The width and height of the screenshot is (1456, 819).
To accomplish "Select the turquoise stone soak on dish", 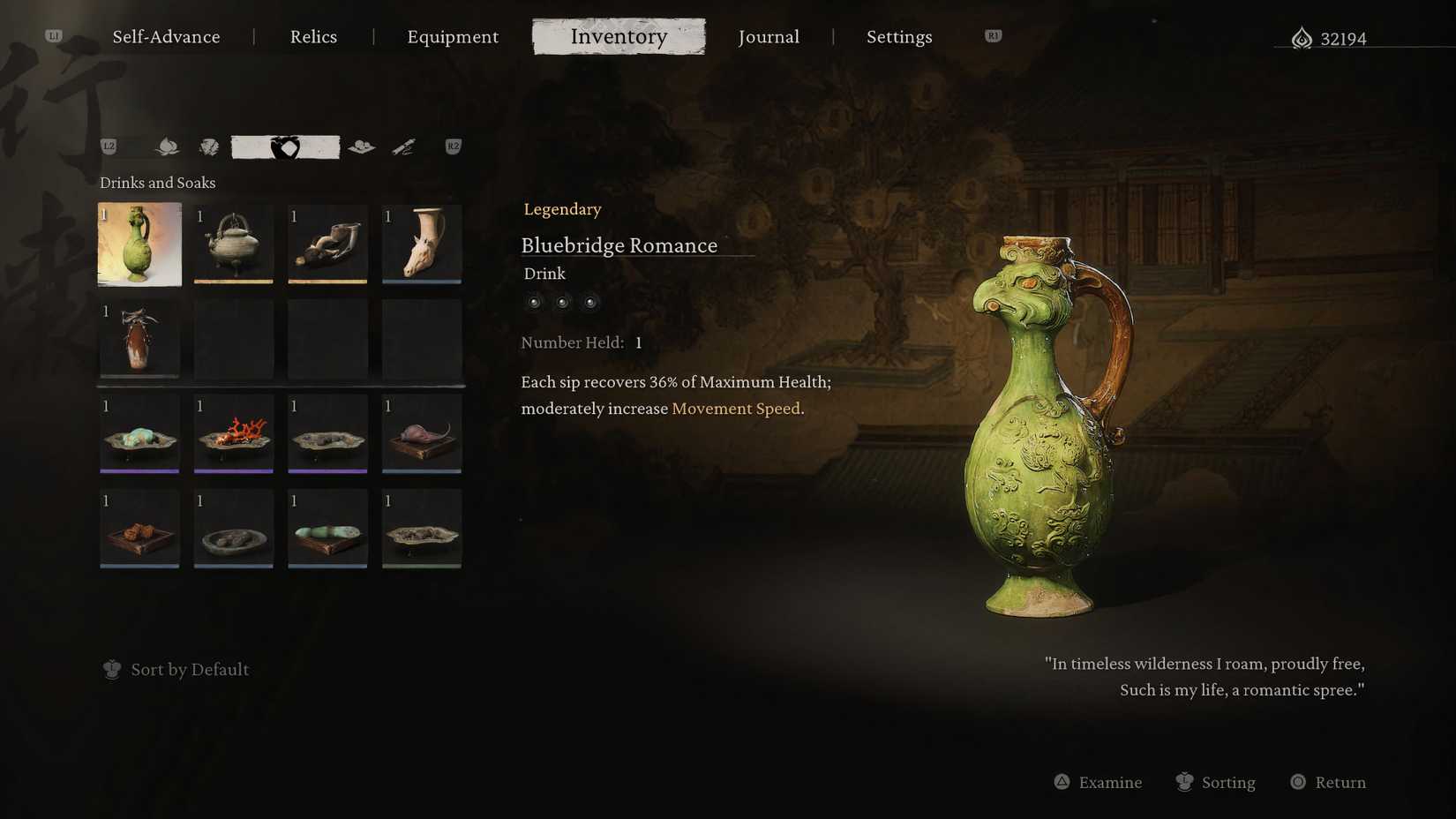I will pos(139,433).
